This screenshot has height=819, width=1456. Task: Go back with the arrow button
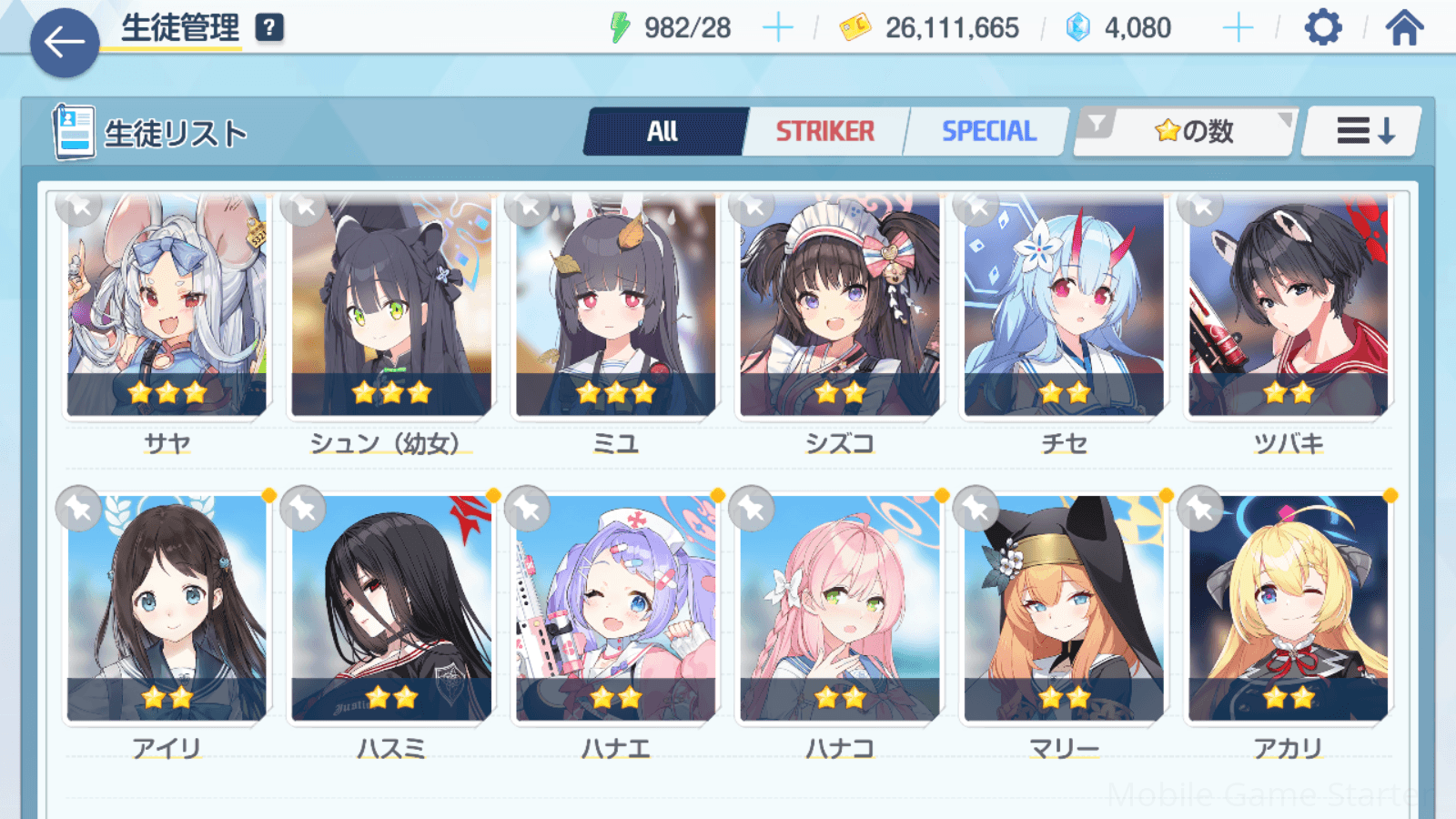(x=65, y=42)
